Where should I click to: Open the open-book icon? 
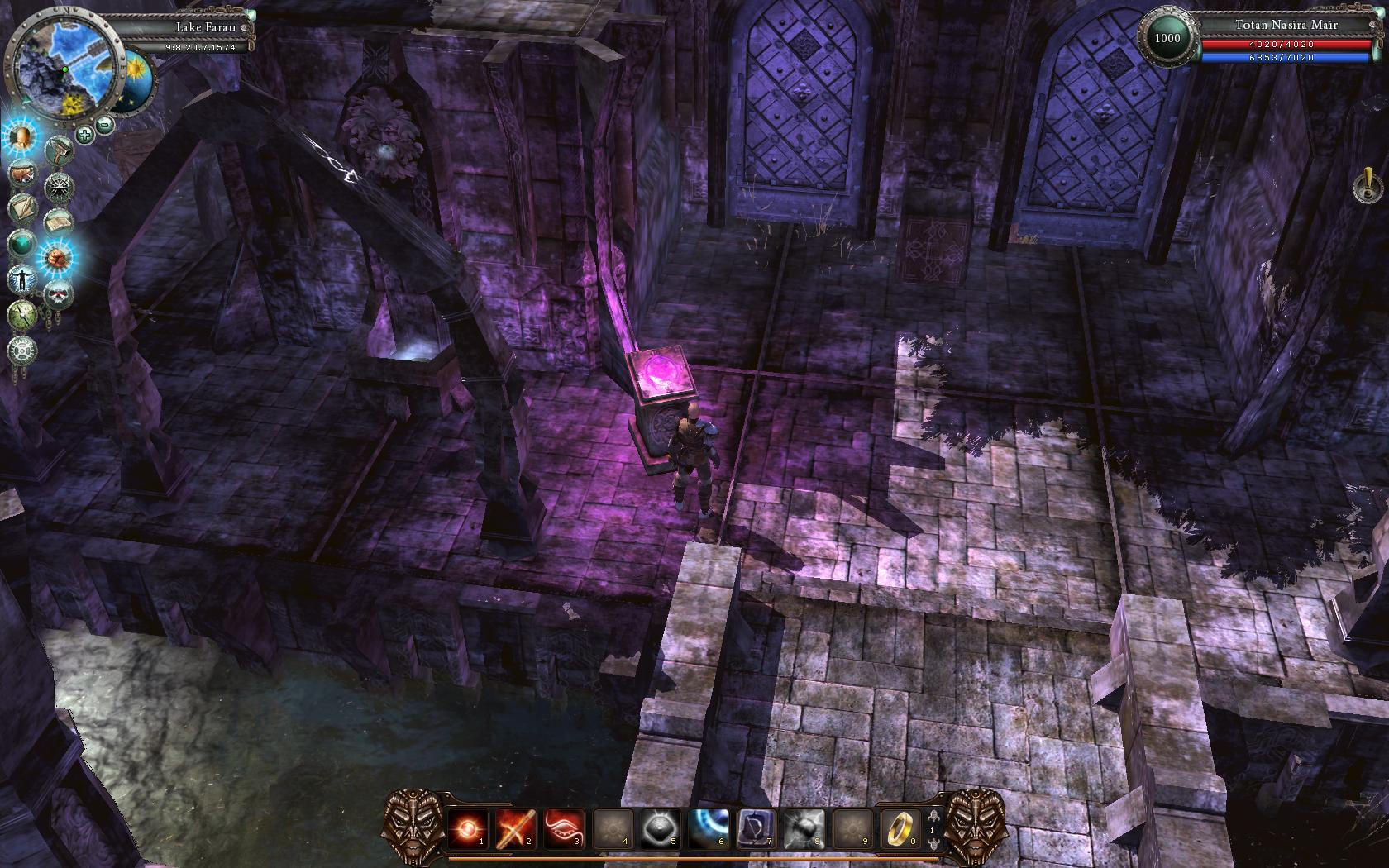coord(58,222)
